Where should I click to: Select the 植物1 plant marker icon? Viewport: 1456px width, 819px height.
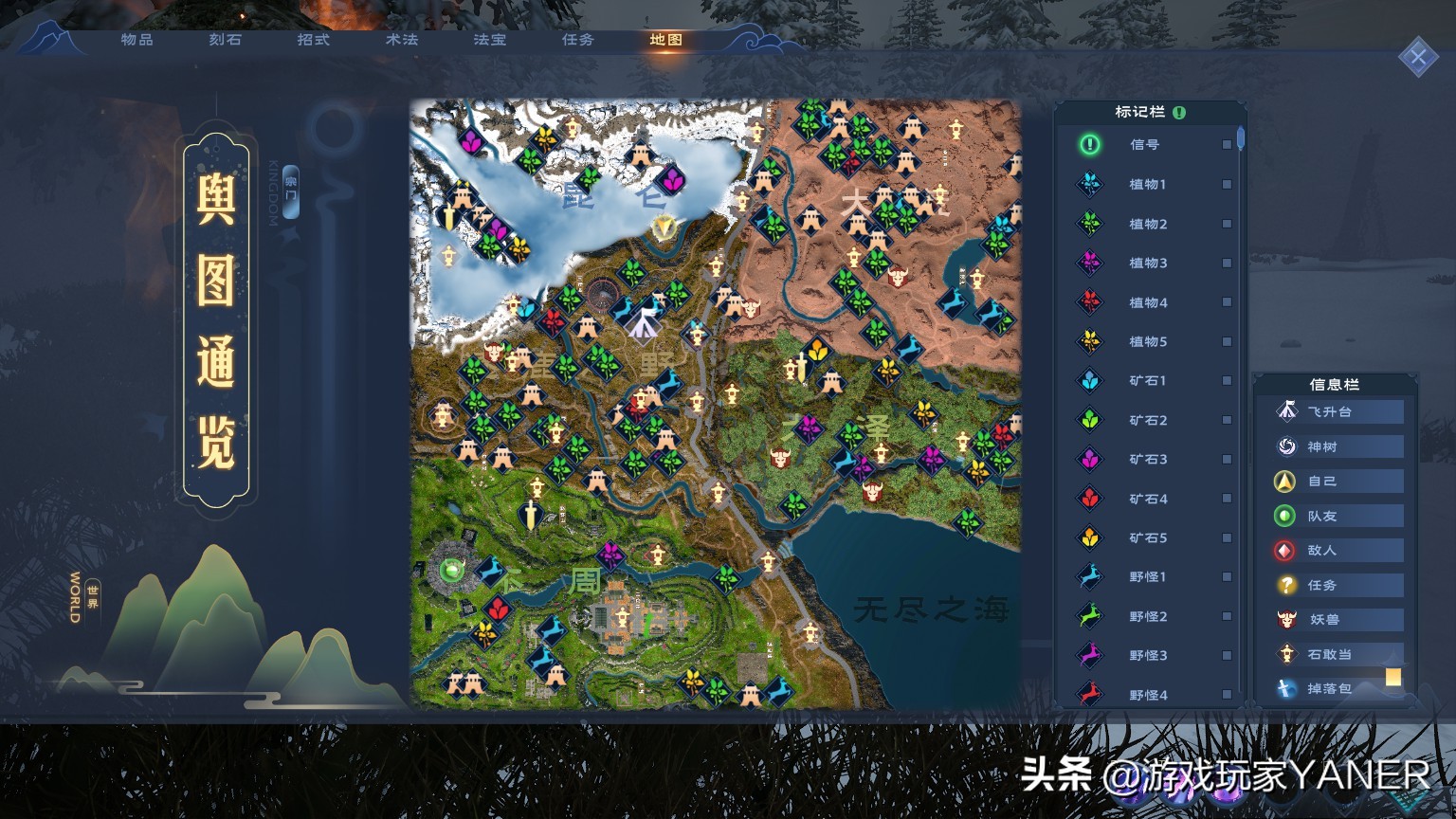[1088, 184]
